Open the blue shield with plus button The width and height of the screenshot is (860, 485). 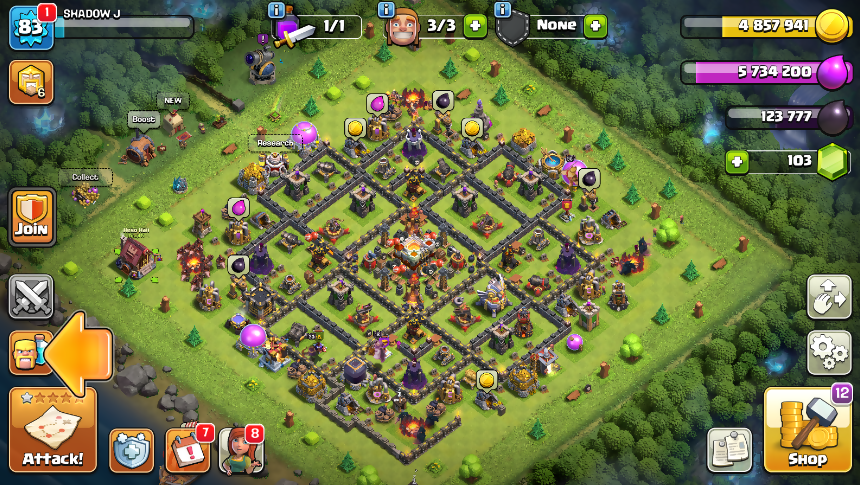(131, 450)
